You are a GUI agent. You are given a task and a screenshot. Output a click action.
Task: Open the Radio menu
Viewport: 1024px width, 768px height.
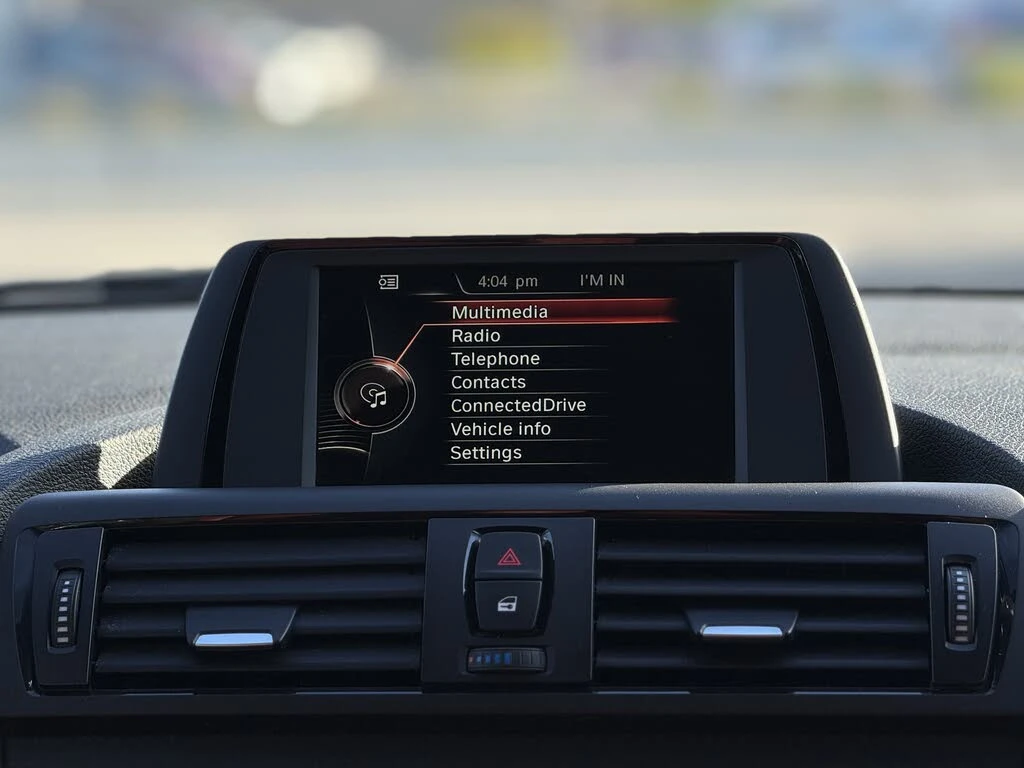pyautogui.click(x=476, y=336)
